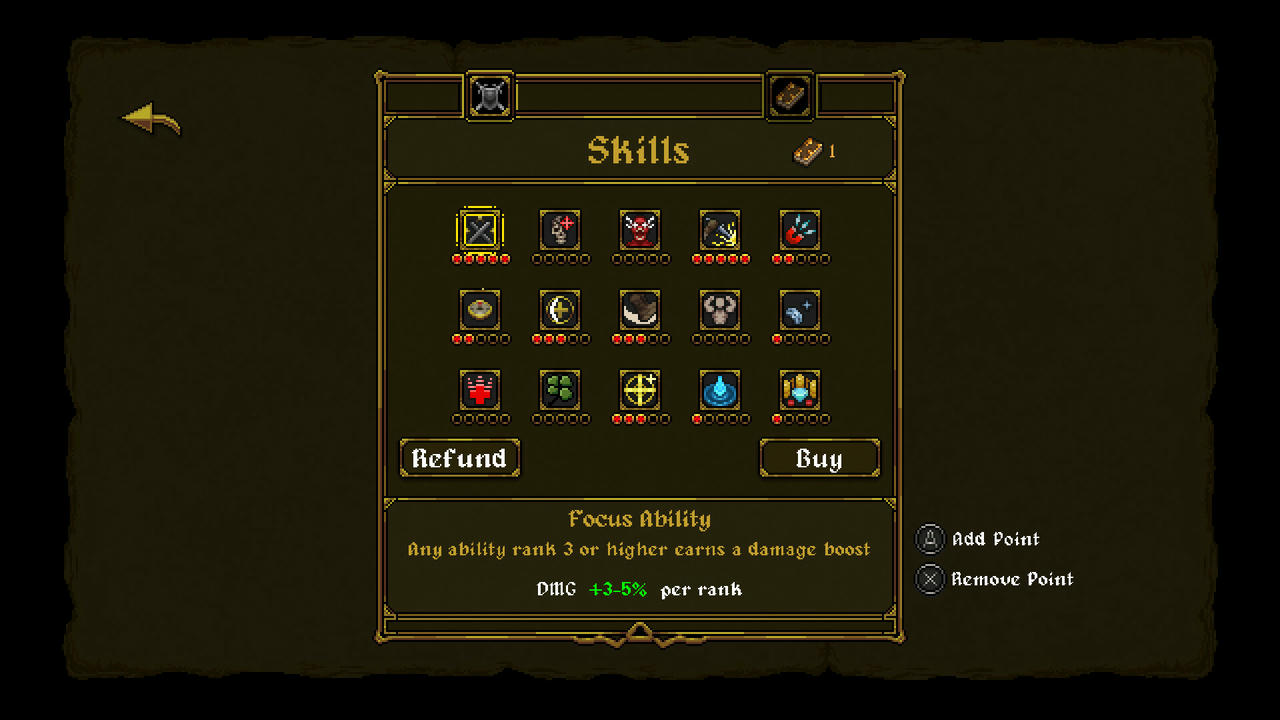Select the crossed swords skill icon
The image size is (1280, 720).
pos(480,230)
